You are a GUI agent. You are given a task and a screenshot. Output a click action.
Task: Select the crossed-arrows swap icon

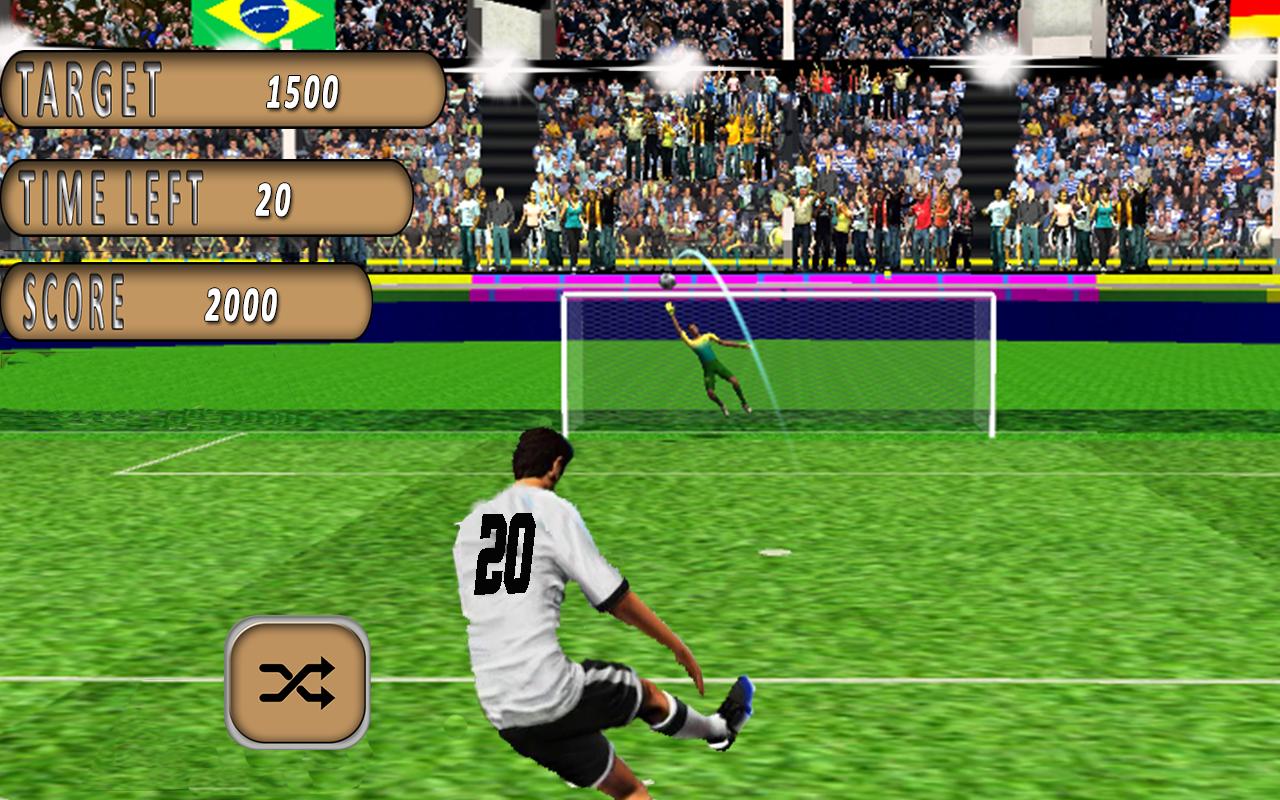[x=297, y=679]
